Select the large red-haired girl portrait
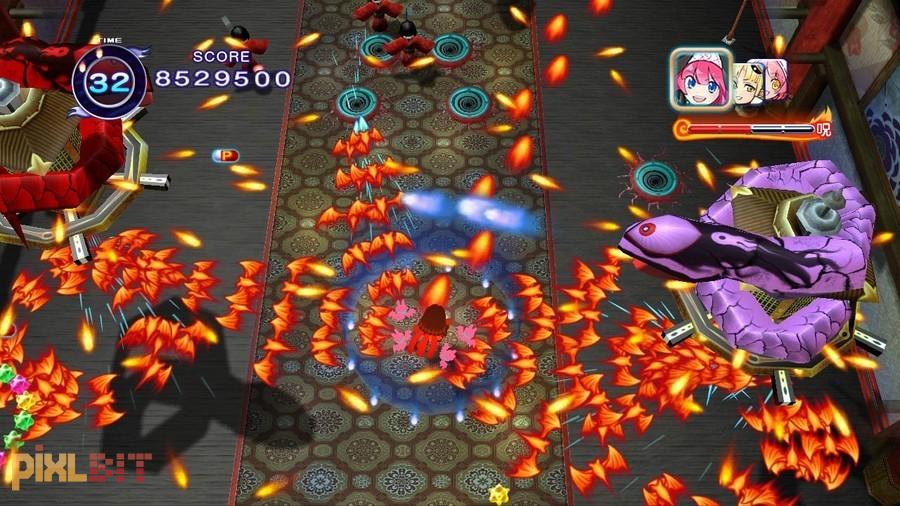900x506 pixels. (x=699, y=79)
